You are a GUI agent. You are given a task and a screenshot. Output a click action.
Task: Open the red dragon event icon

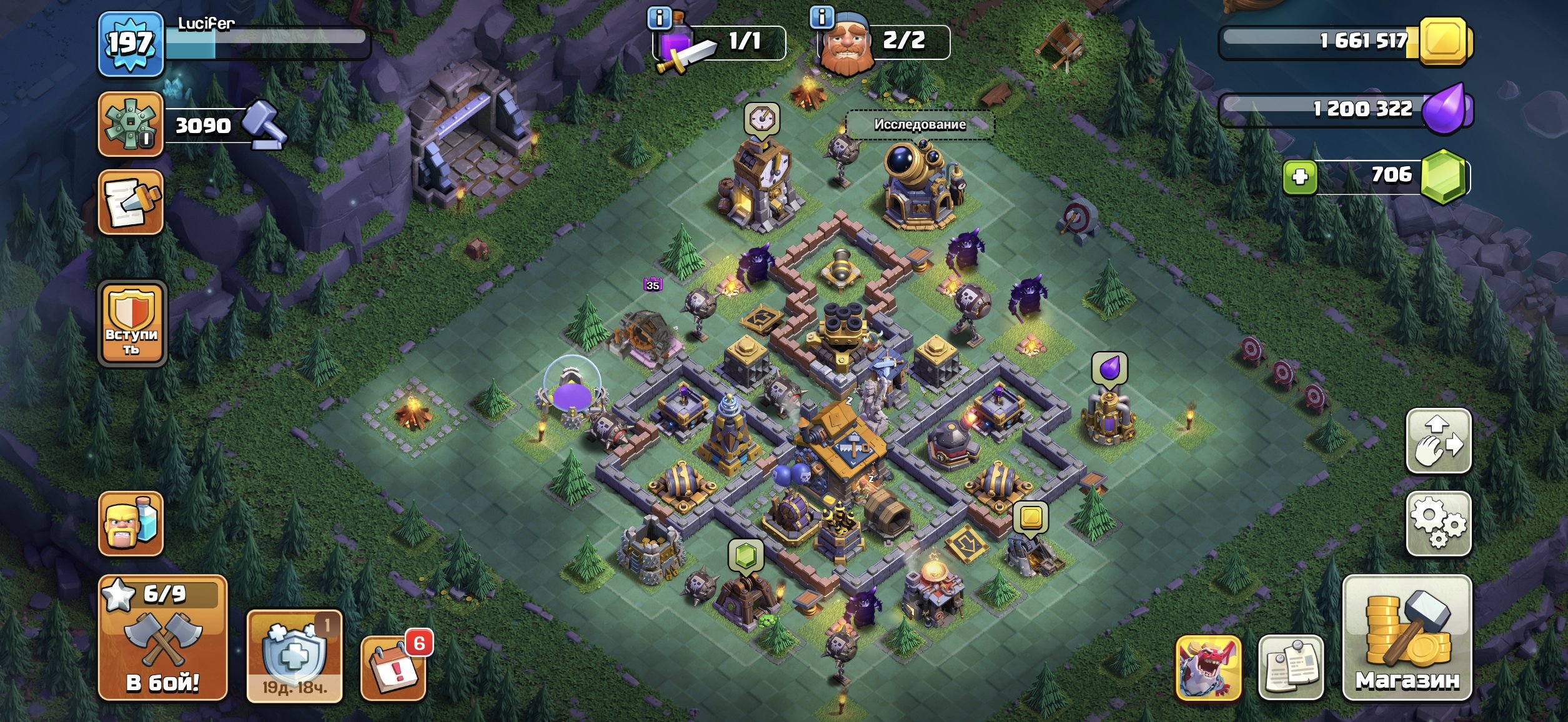1208,668
